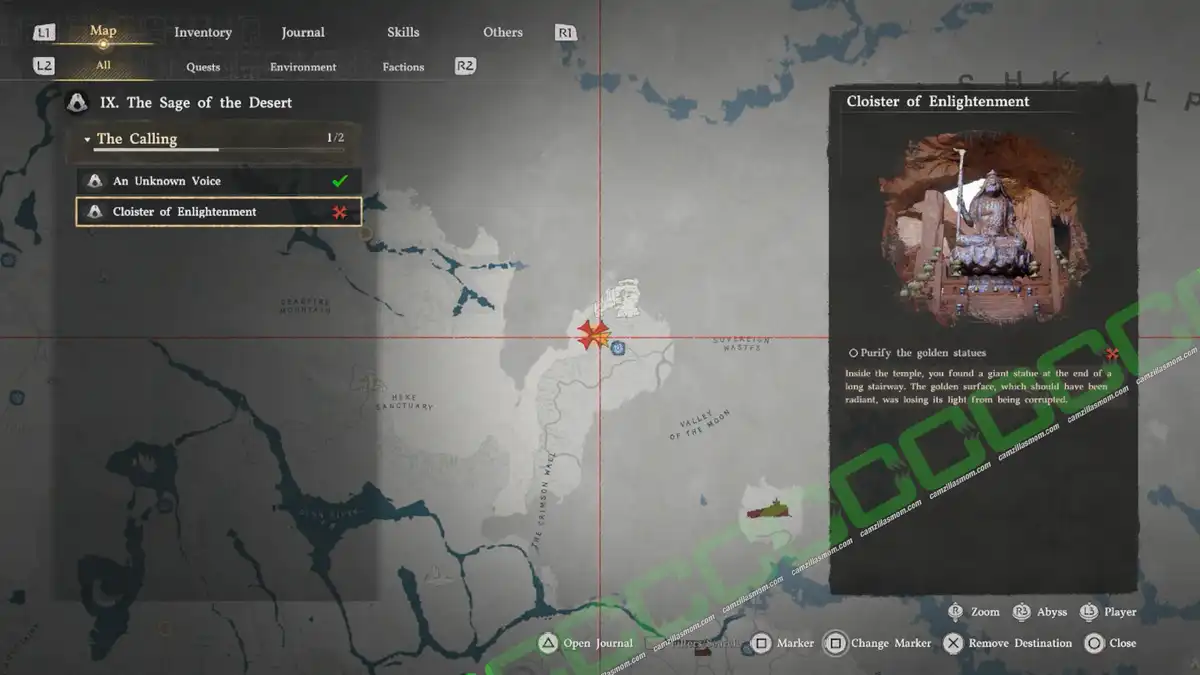
Task: Select the Skills tab
Action: (x=403, y=32)
